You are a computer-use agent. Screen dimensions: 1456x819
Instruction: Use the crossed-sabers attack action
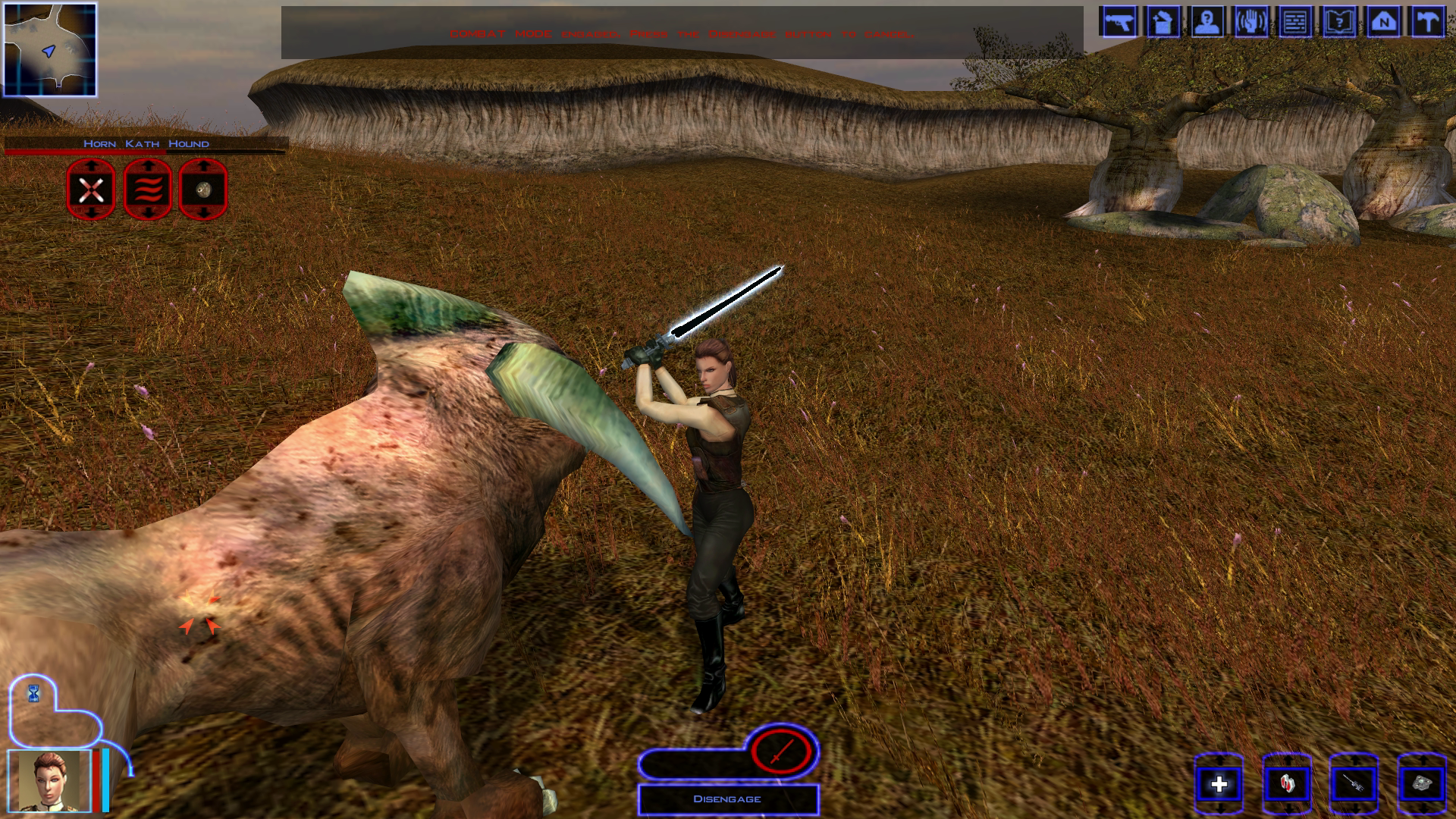coord(91,190)
